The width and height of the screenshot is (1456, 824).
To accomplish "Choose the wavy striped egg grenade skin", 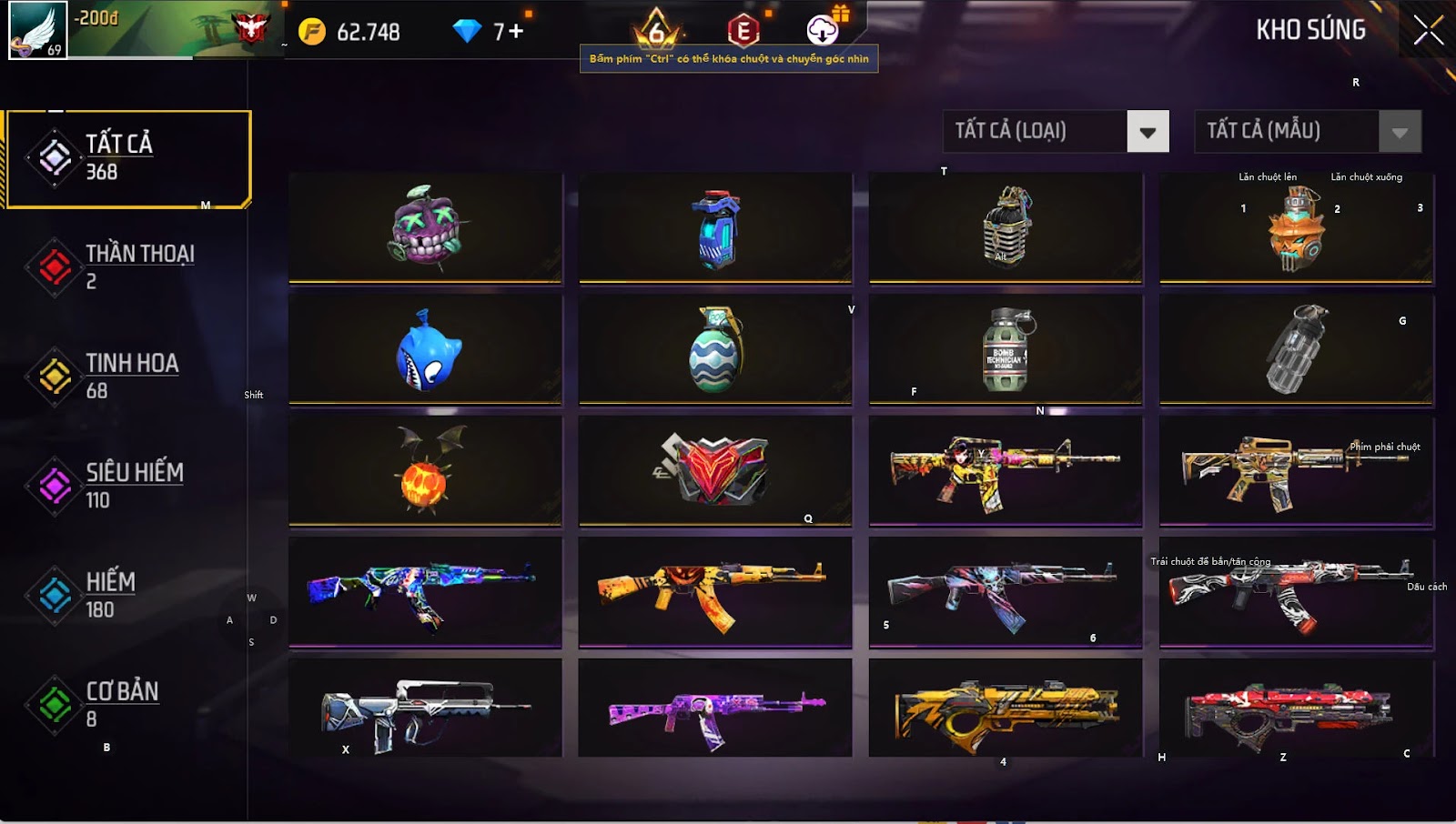I will pos(715,349).
